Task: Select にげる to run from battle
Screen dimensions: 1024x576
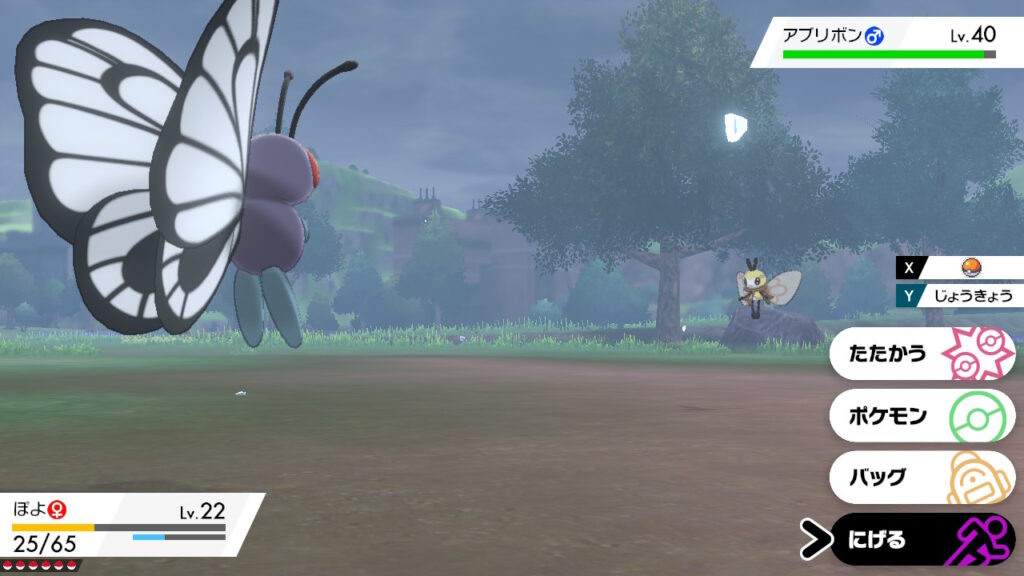Action: coord(920,540)
